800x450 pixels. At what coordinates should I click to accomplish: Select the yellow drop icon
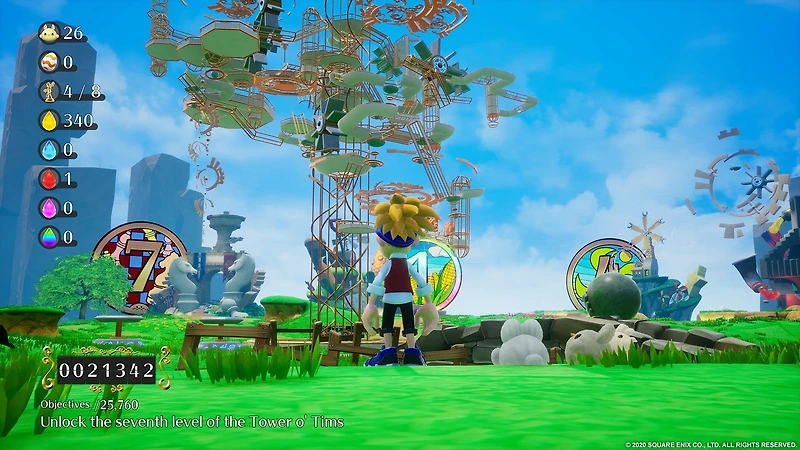(x=48, y=121)
